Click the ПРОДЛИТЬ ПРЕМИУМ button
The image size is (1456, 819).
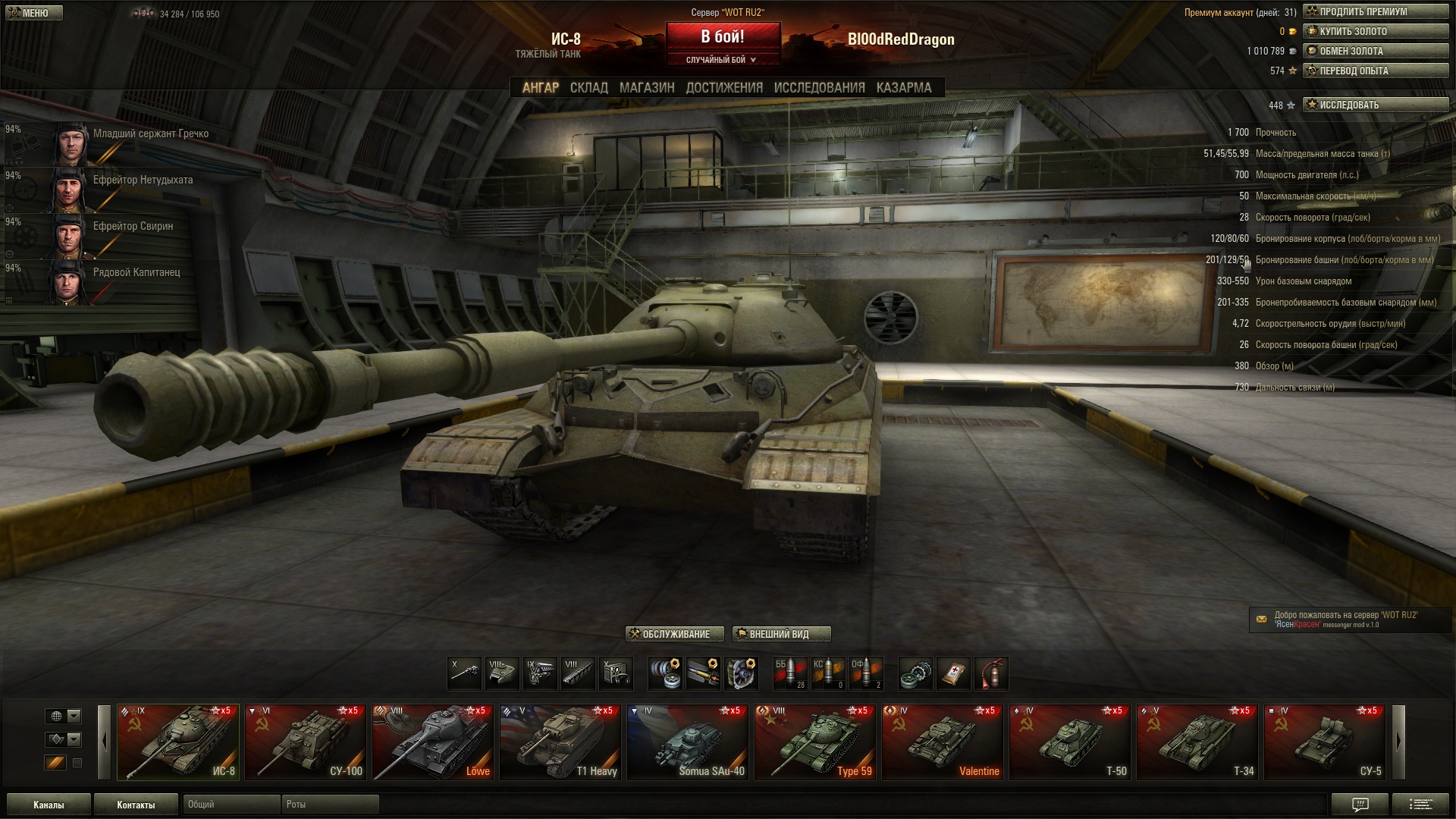1375,12
